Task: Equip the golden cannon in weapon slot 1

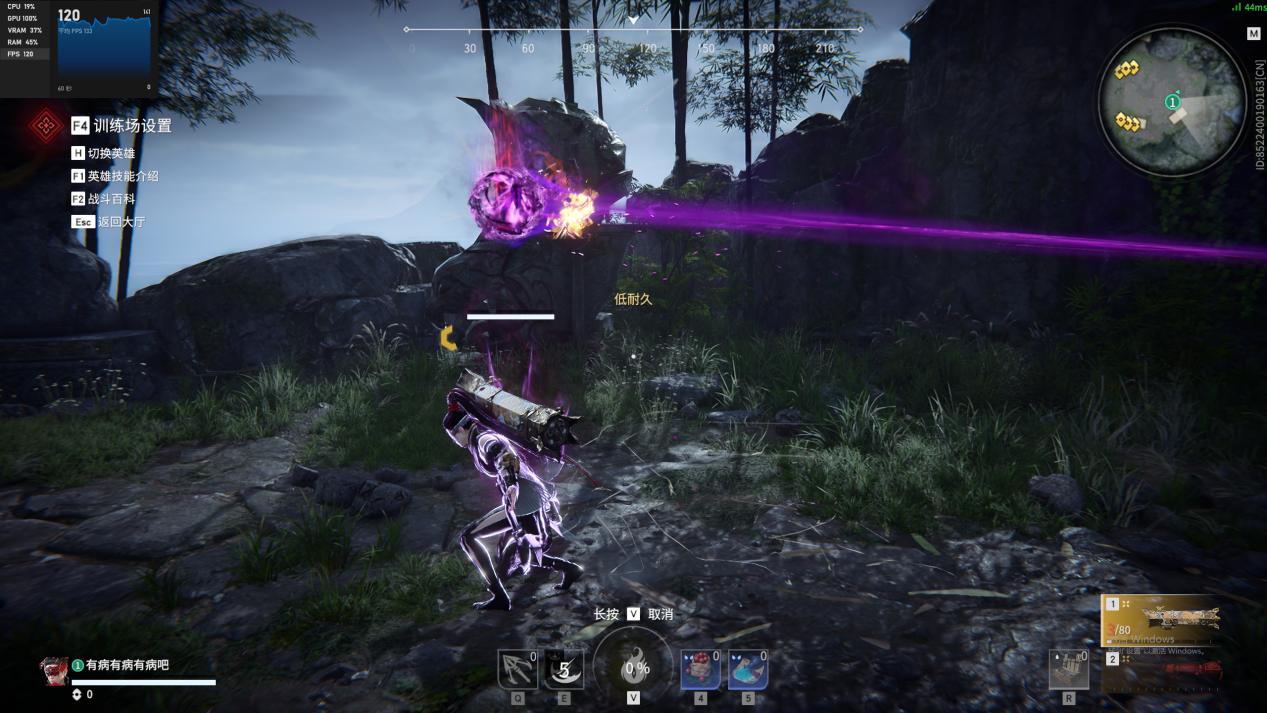Action: point(1164,620)
